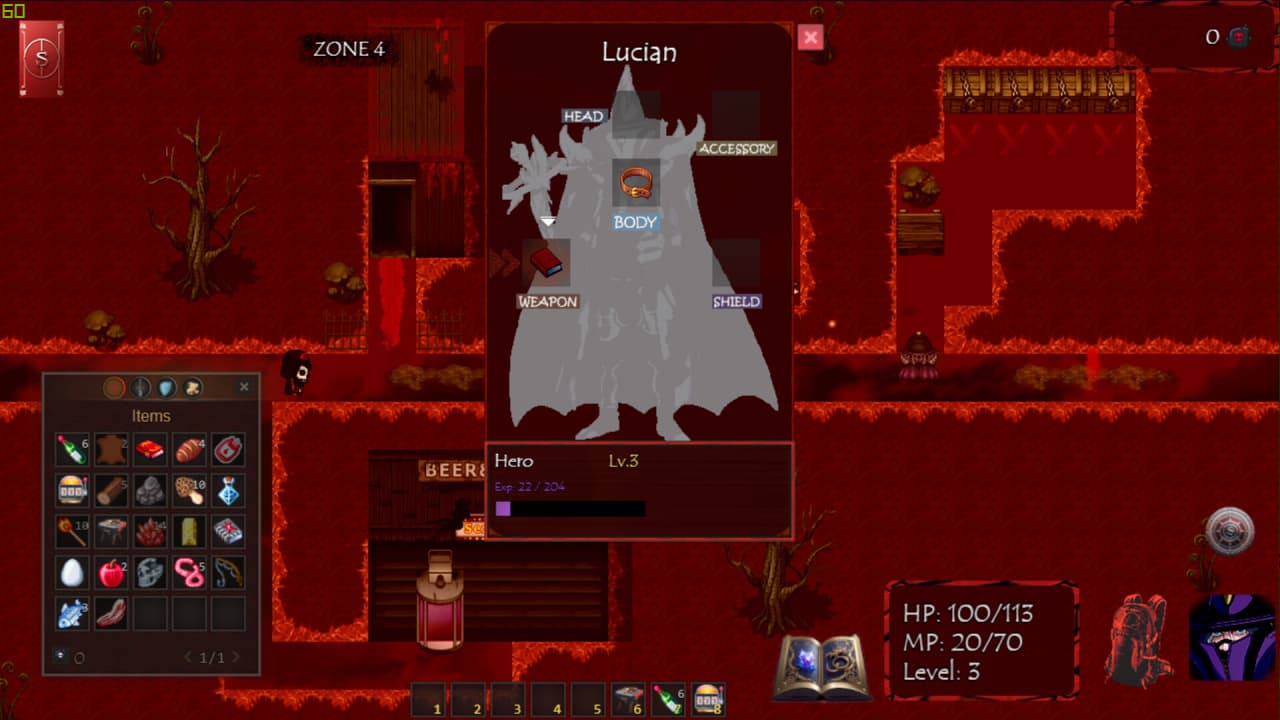Select the green bottle in the inventory
The height and width of the screenshot is (720, 1280).
point(72,450)
